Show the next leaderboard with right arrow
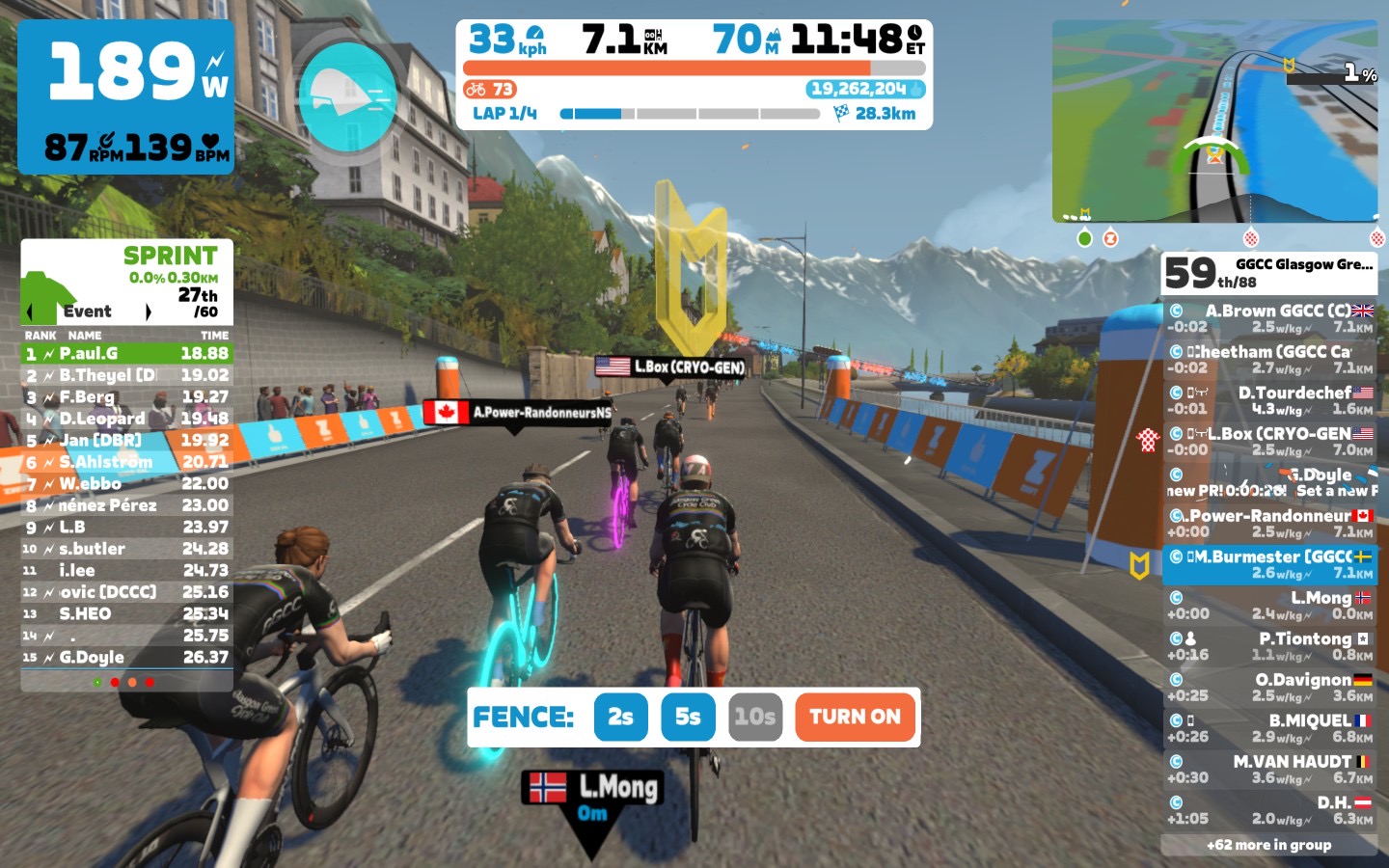Image resolution: width=1389 pixels, height=868 pixels. 148,312
